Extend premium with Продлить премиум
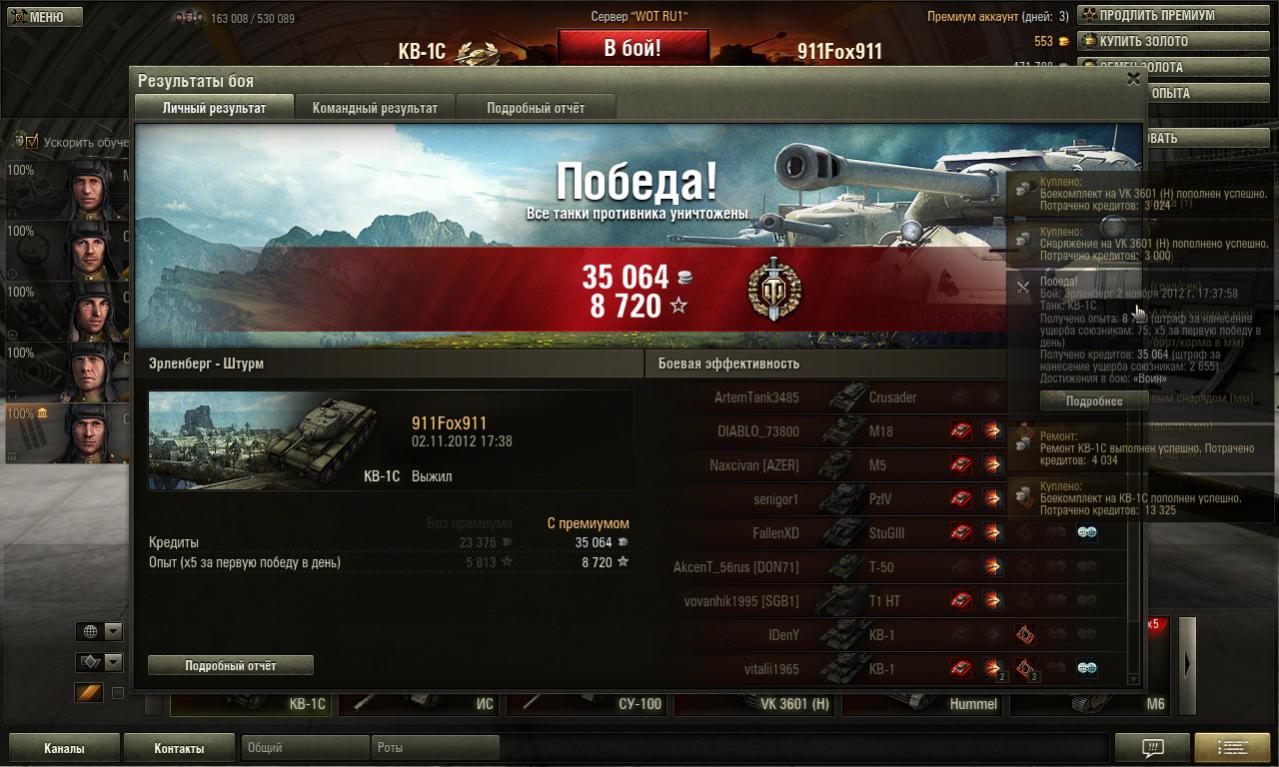Image resolution: width=1279 pixels, height=767 pixels. [x=1172, y=15]
